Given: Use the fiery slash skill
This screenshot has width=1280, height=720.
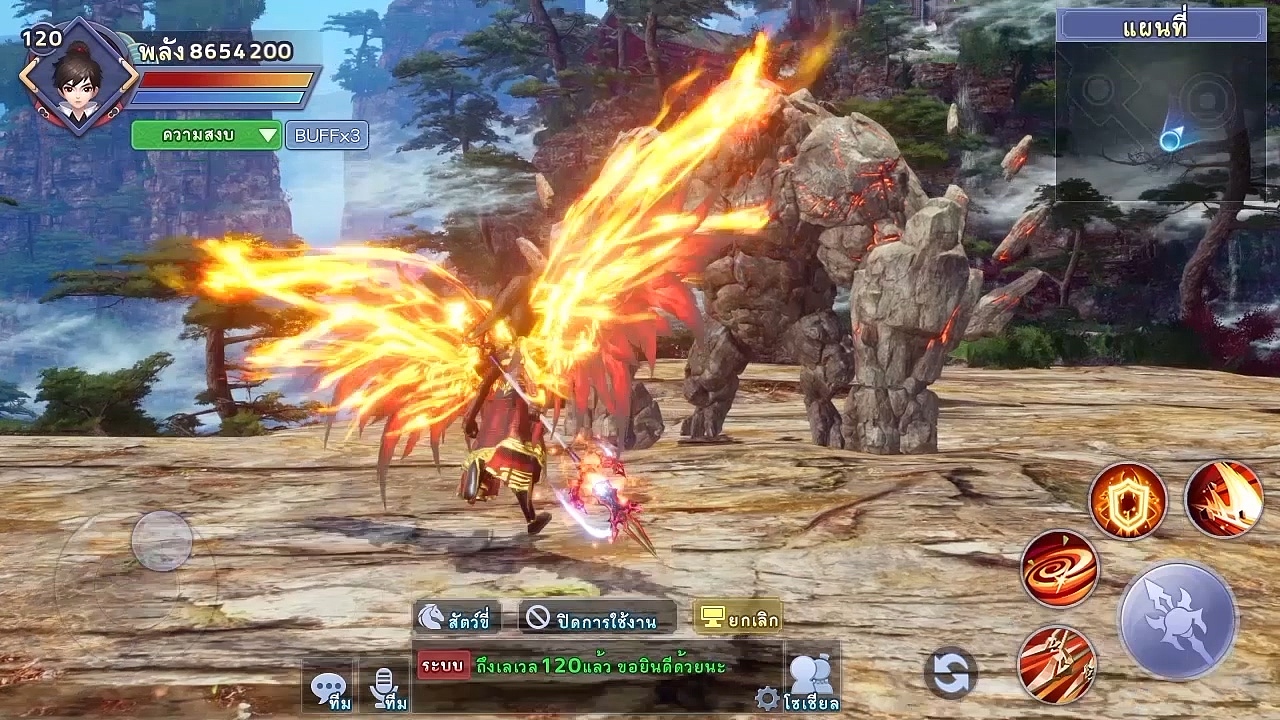Looking at the screenshot, I should tap(1224, 499).
